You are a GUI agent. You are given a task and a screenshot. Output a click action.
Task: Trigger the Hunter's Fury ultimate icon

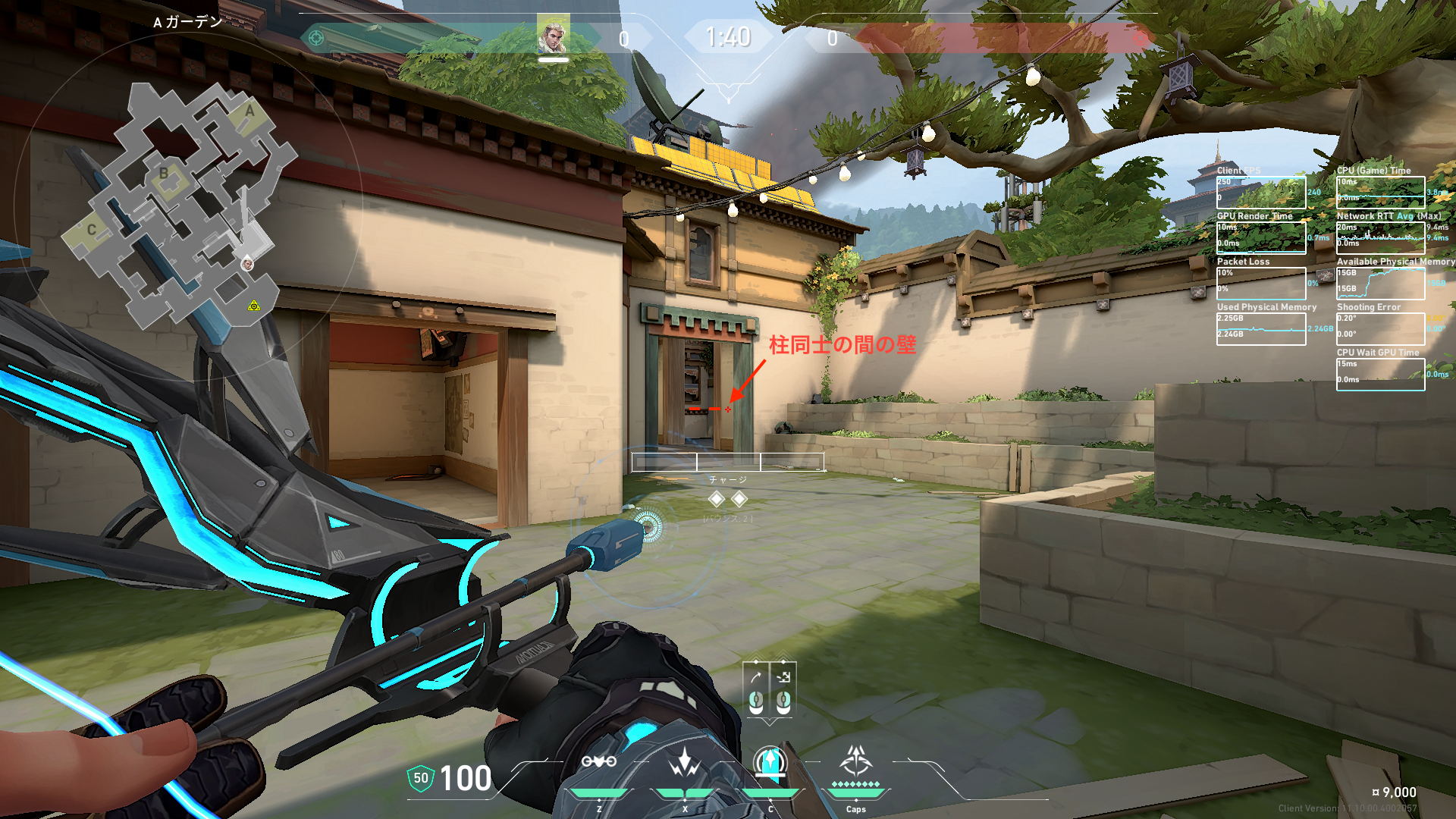(x=856, y=761)
